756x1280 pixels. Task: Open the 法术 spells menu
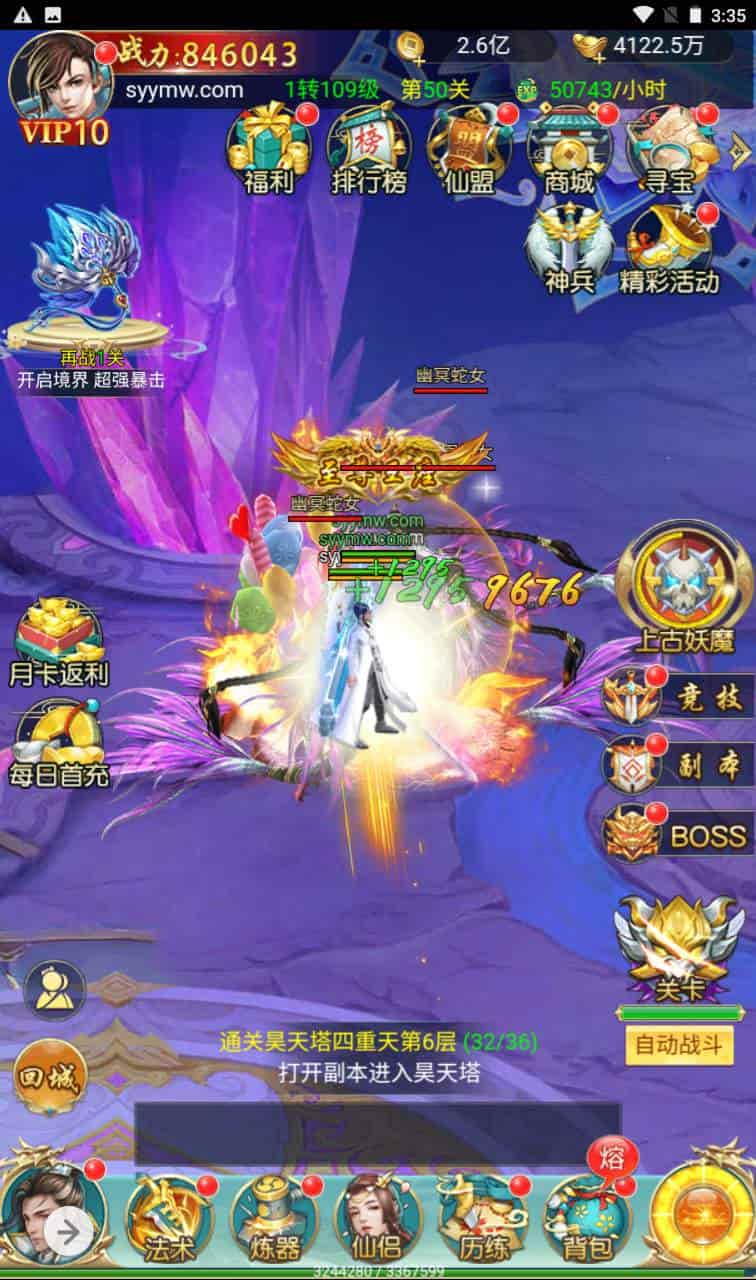point(162,1219)
